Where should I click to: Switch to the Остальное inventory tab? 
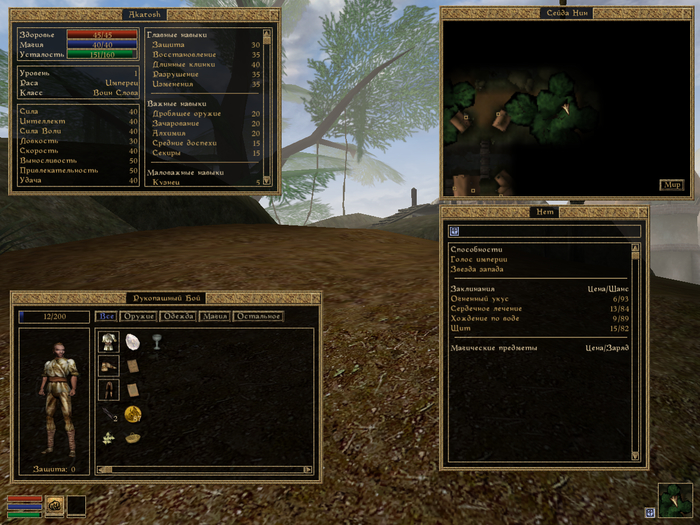click(258, 317)
